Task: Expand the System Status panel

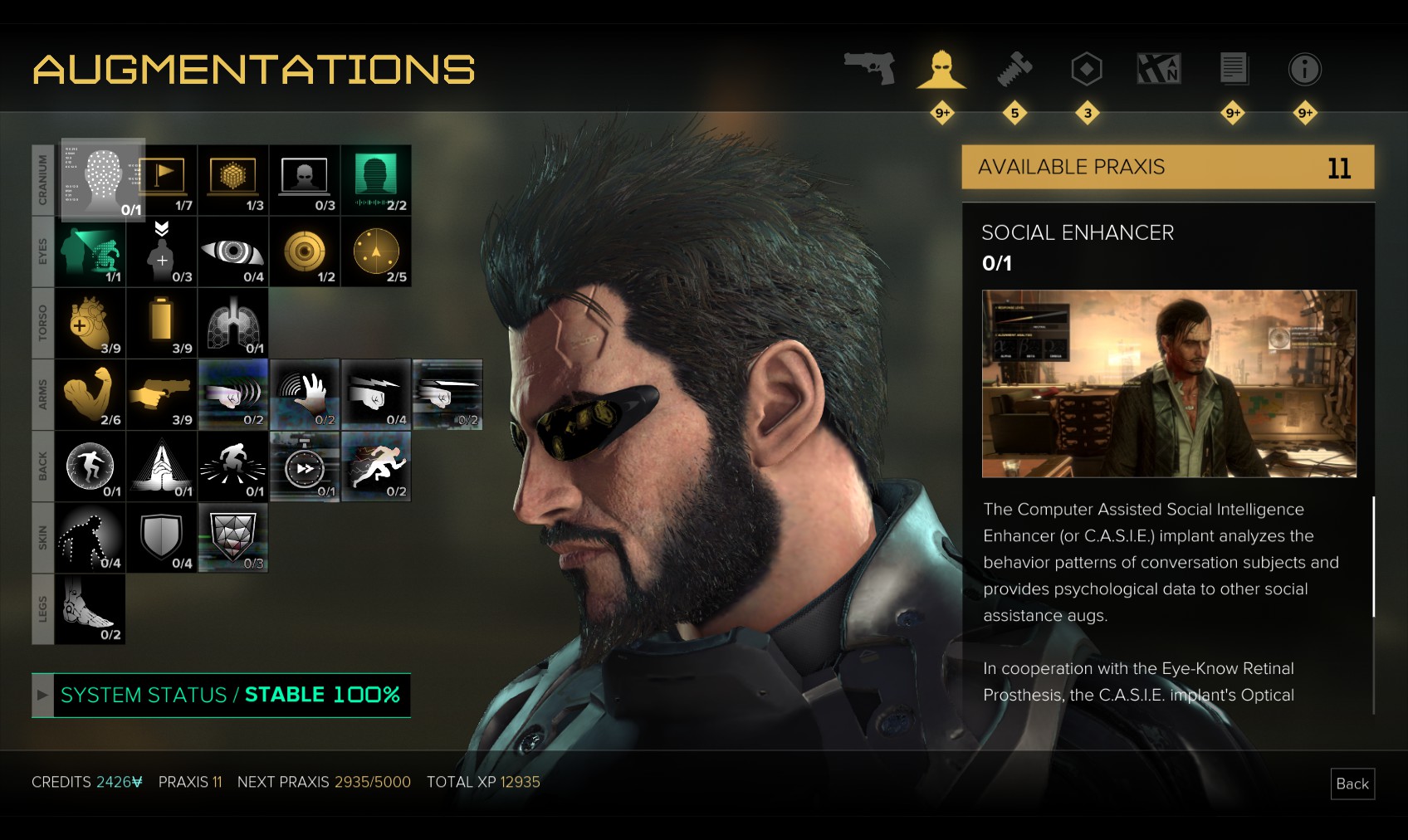Action: coord(42,695)
